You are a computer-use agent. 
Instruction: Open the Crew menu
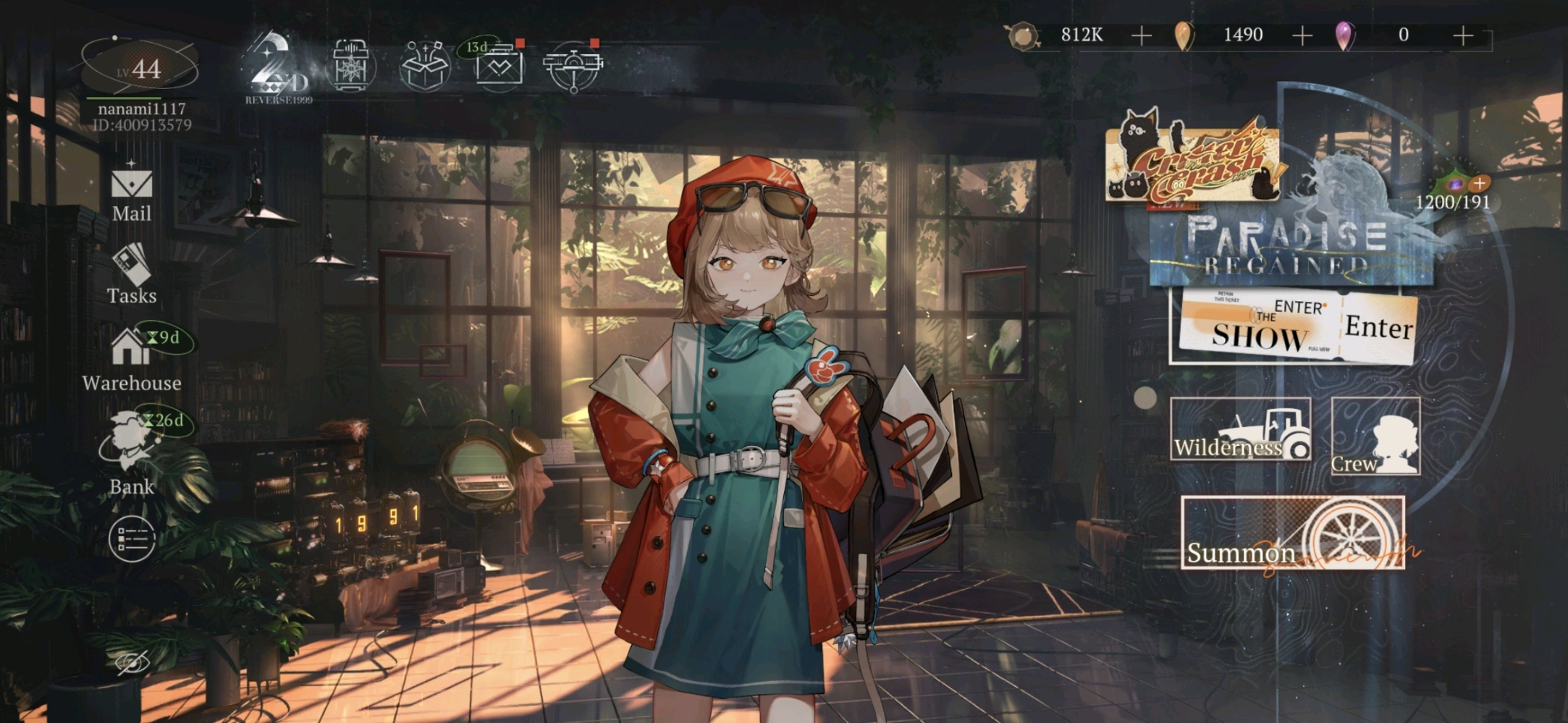pos(1375,436)
